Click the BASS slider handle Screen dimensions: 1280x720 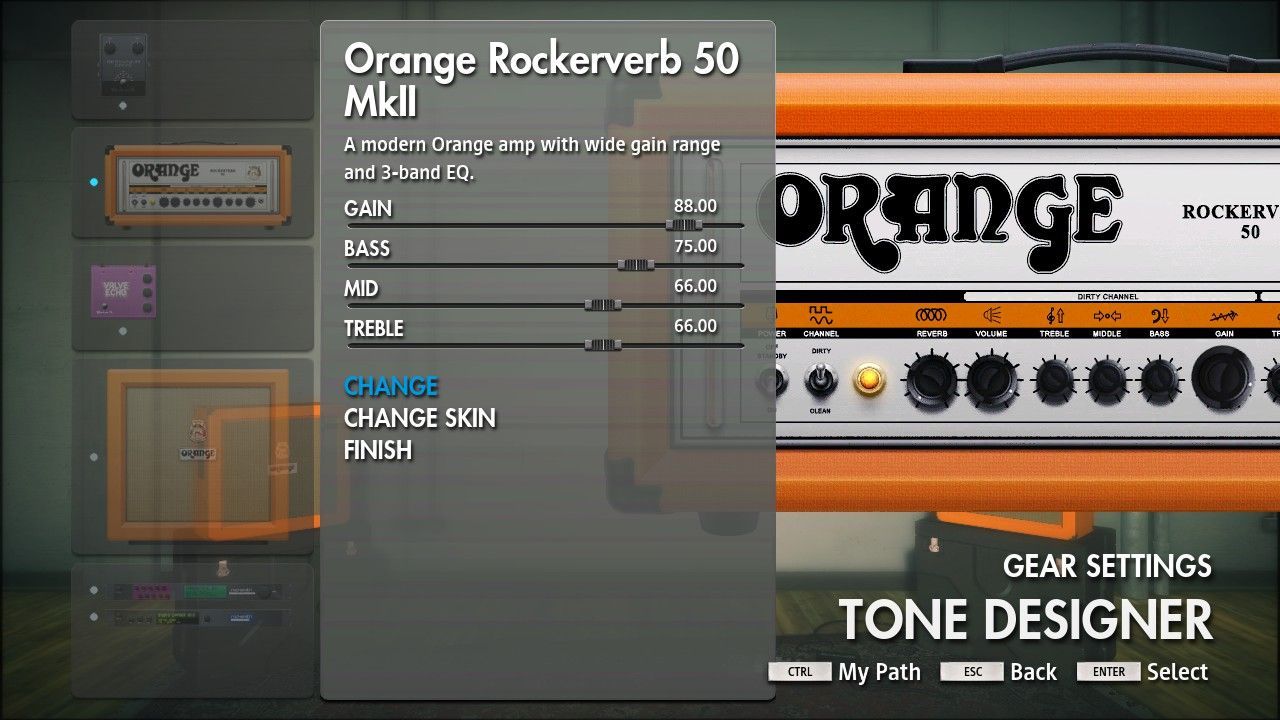point(634,265)
